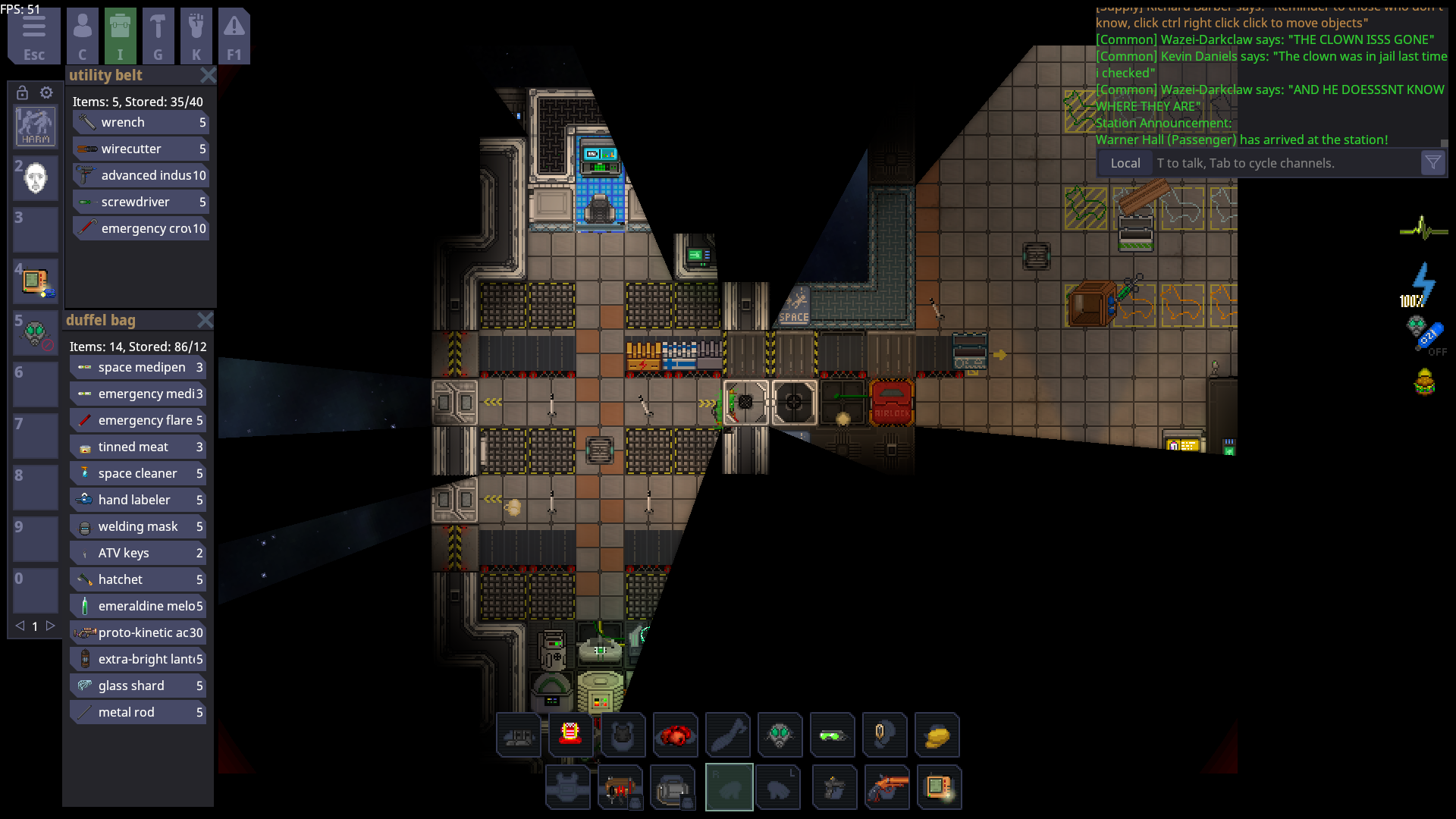Pick the wirecutter from the belt

tap(141, 149)
